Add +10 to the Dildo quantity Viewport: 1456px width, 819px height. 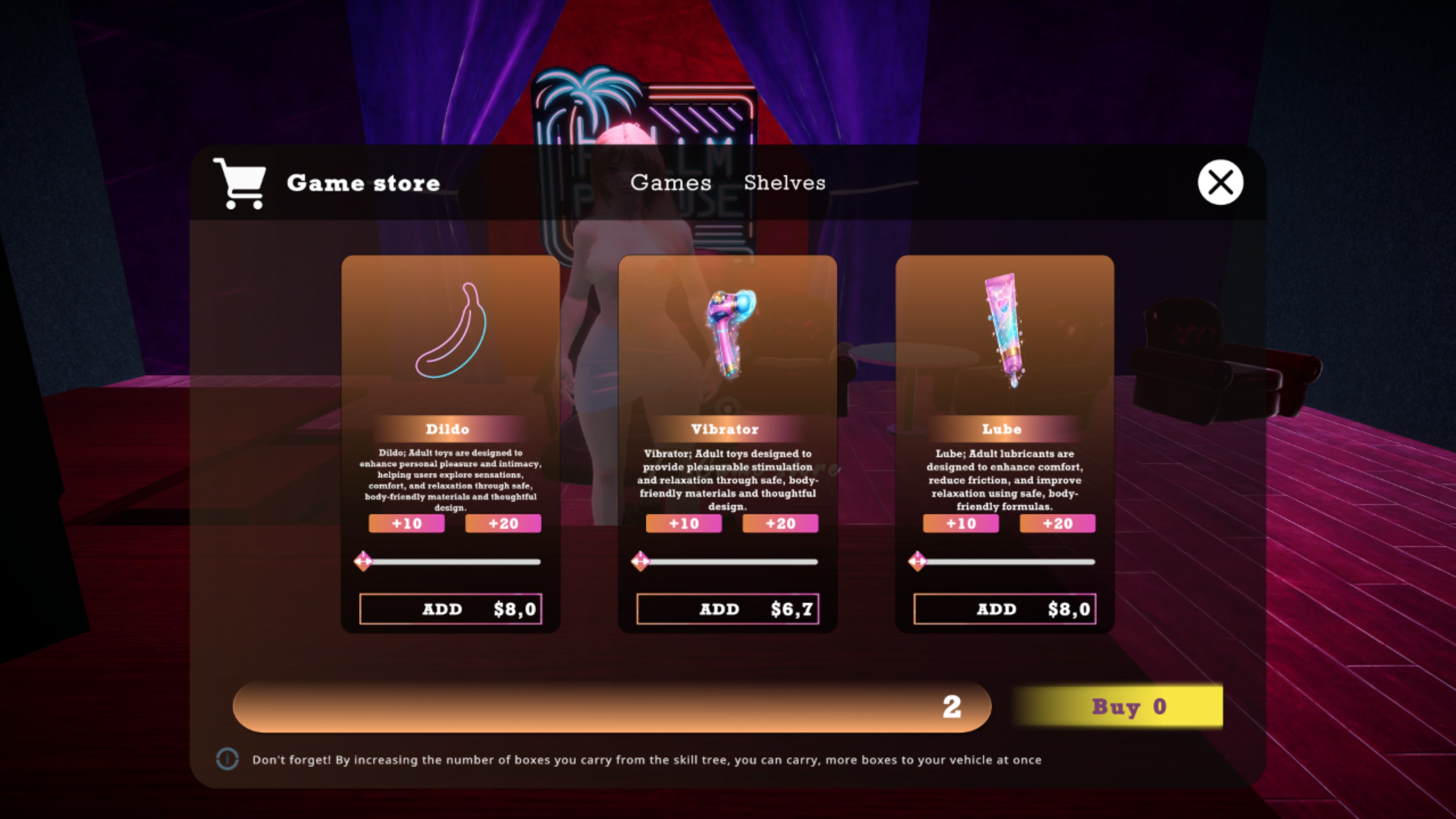(x=406, y=523)
